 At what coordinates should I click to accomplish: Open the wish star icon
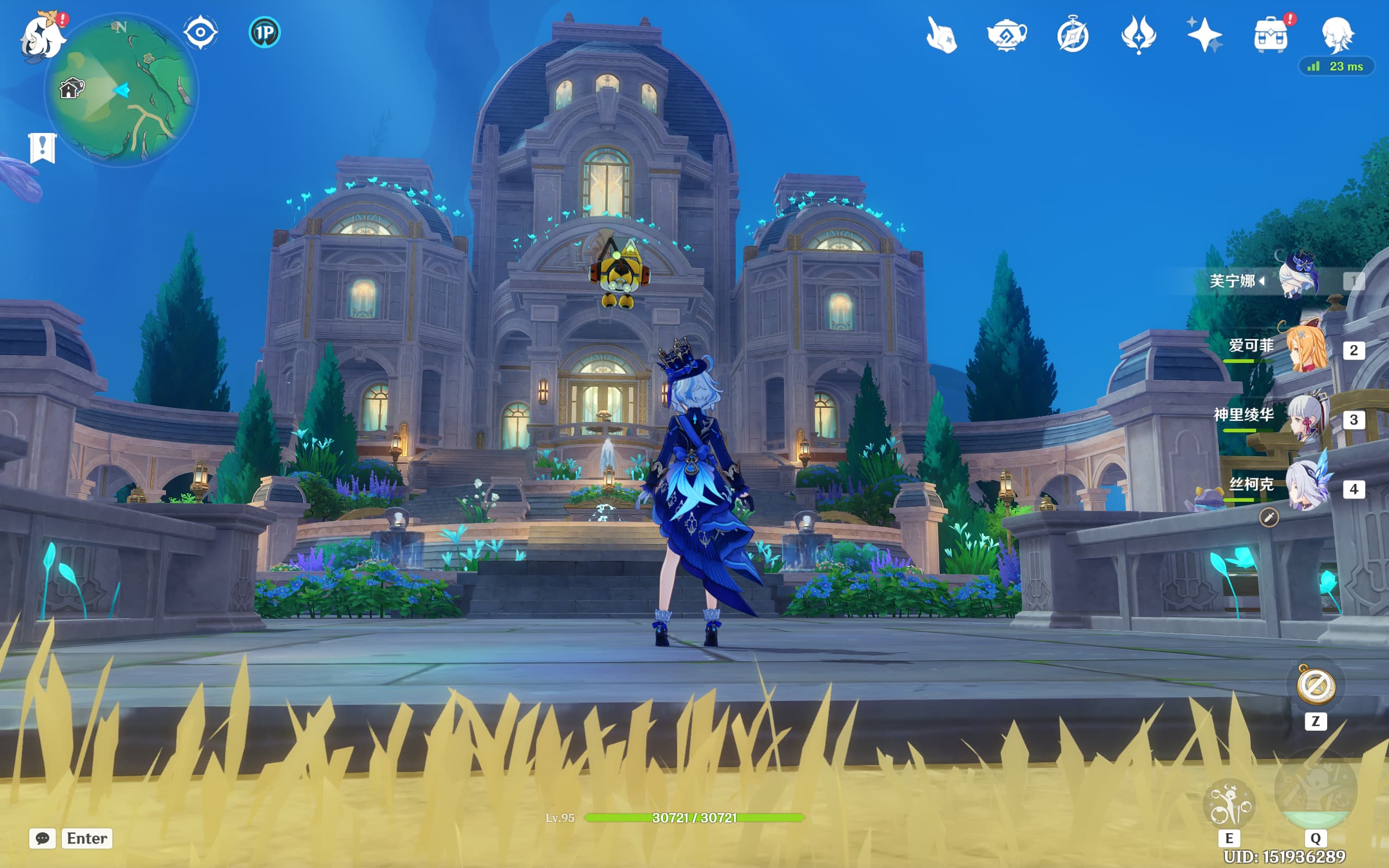pos(1204,35)
